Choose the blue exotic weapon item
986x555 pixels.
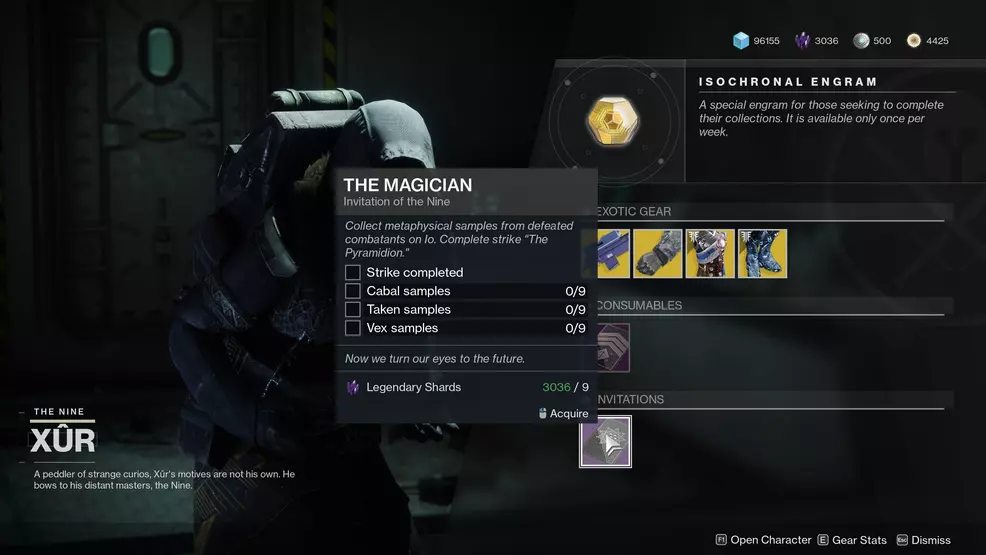(x=614, y=254)
